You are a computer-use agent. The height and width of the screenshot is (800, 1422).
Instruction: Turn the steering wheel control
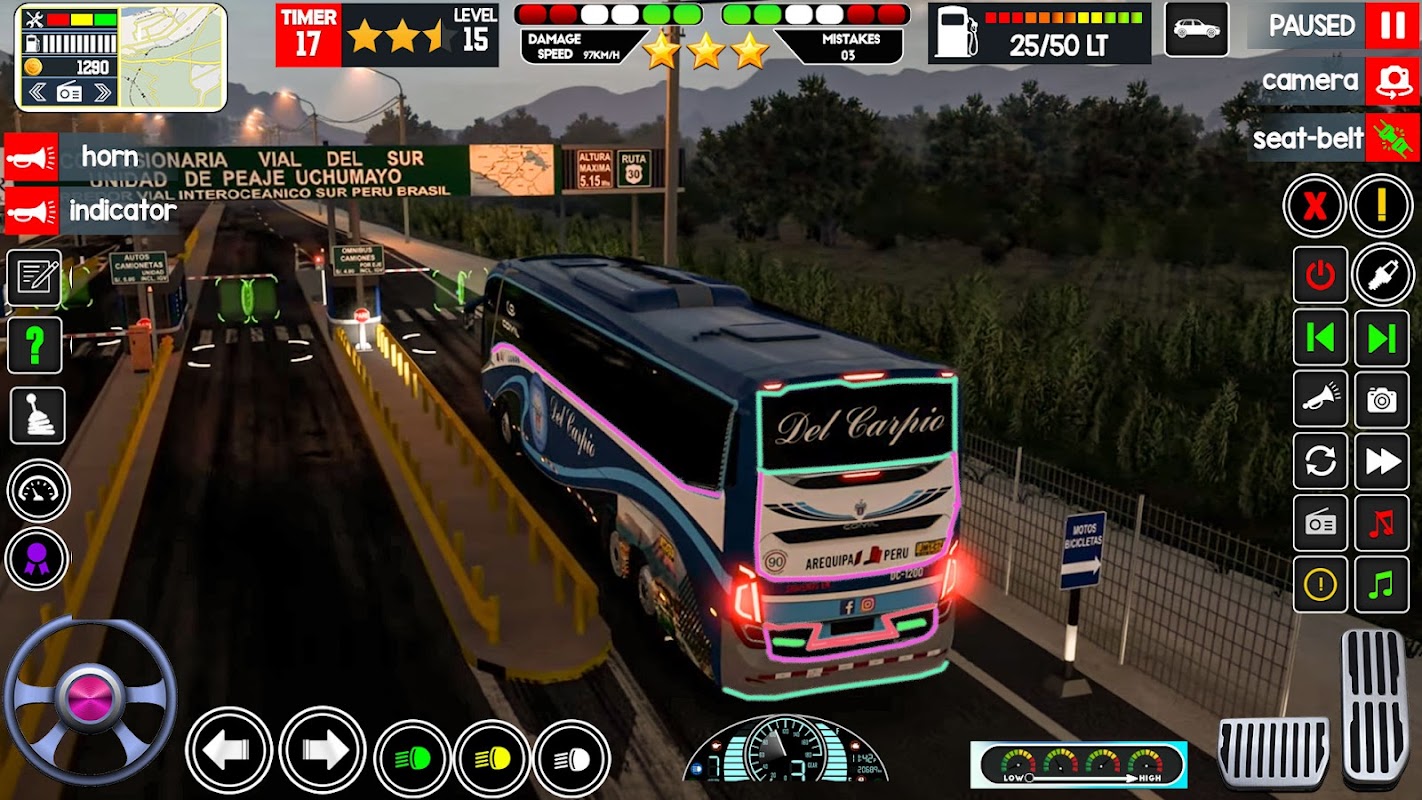(90, 699)
